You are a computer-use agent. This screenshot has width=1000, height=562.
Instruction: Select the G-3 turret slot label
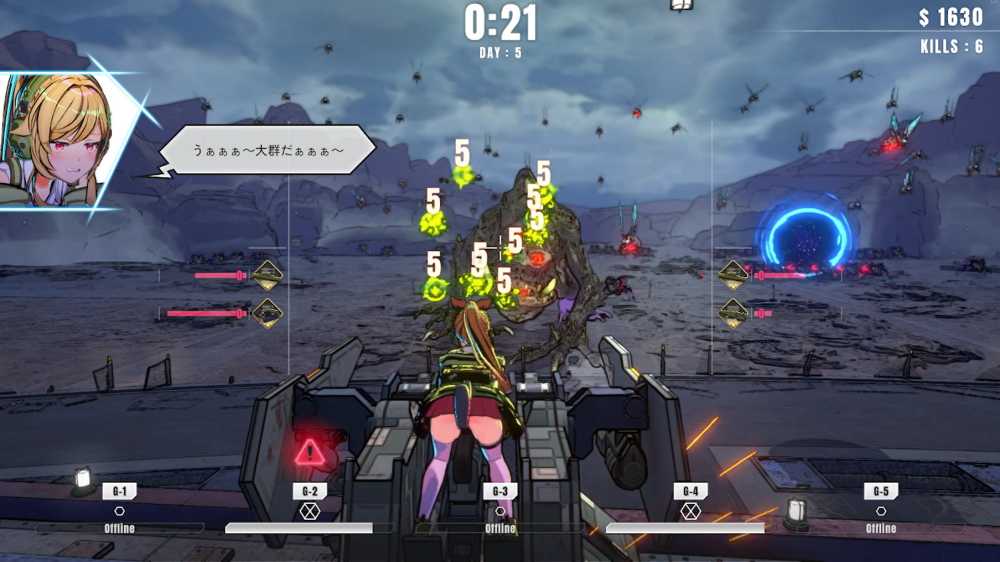coord(500,491)
